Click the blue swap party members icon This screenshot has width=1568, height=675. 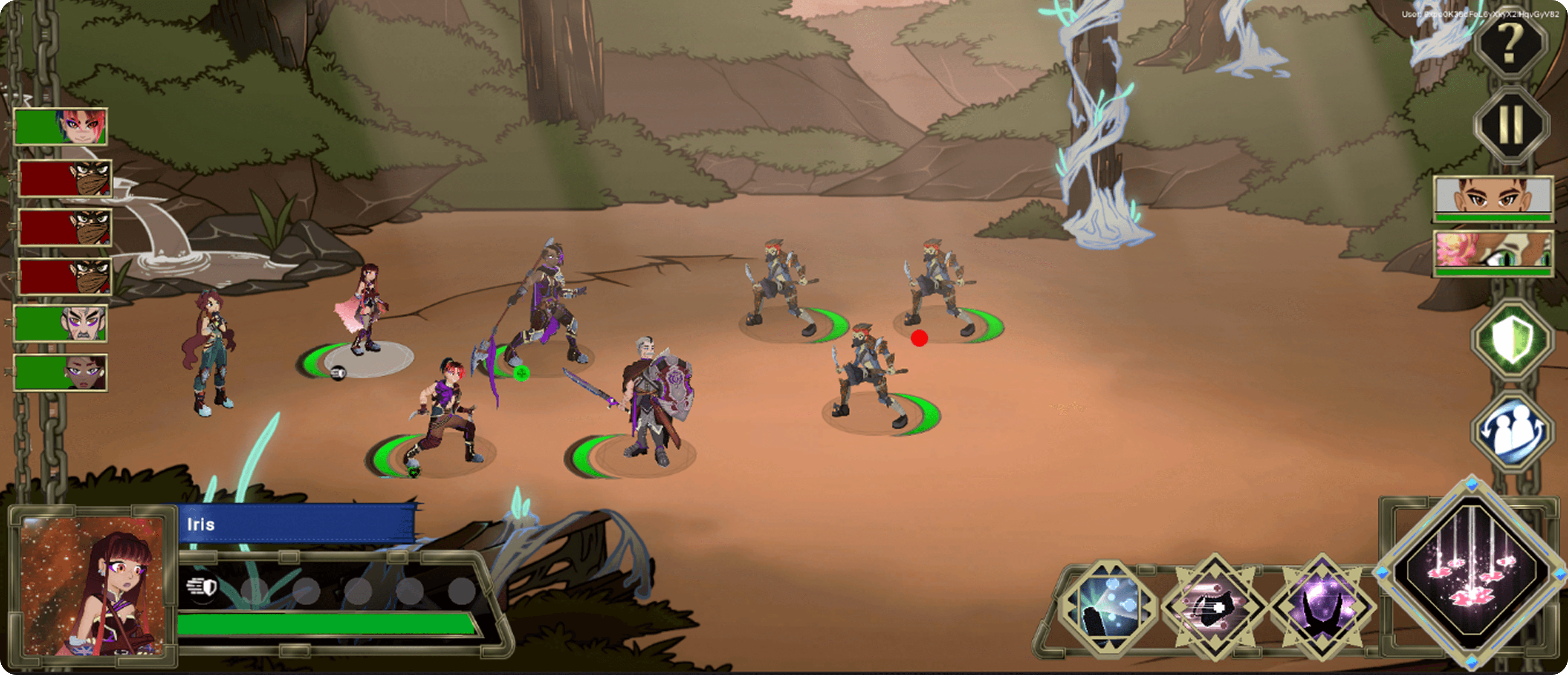point(1511,429)
